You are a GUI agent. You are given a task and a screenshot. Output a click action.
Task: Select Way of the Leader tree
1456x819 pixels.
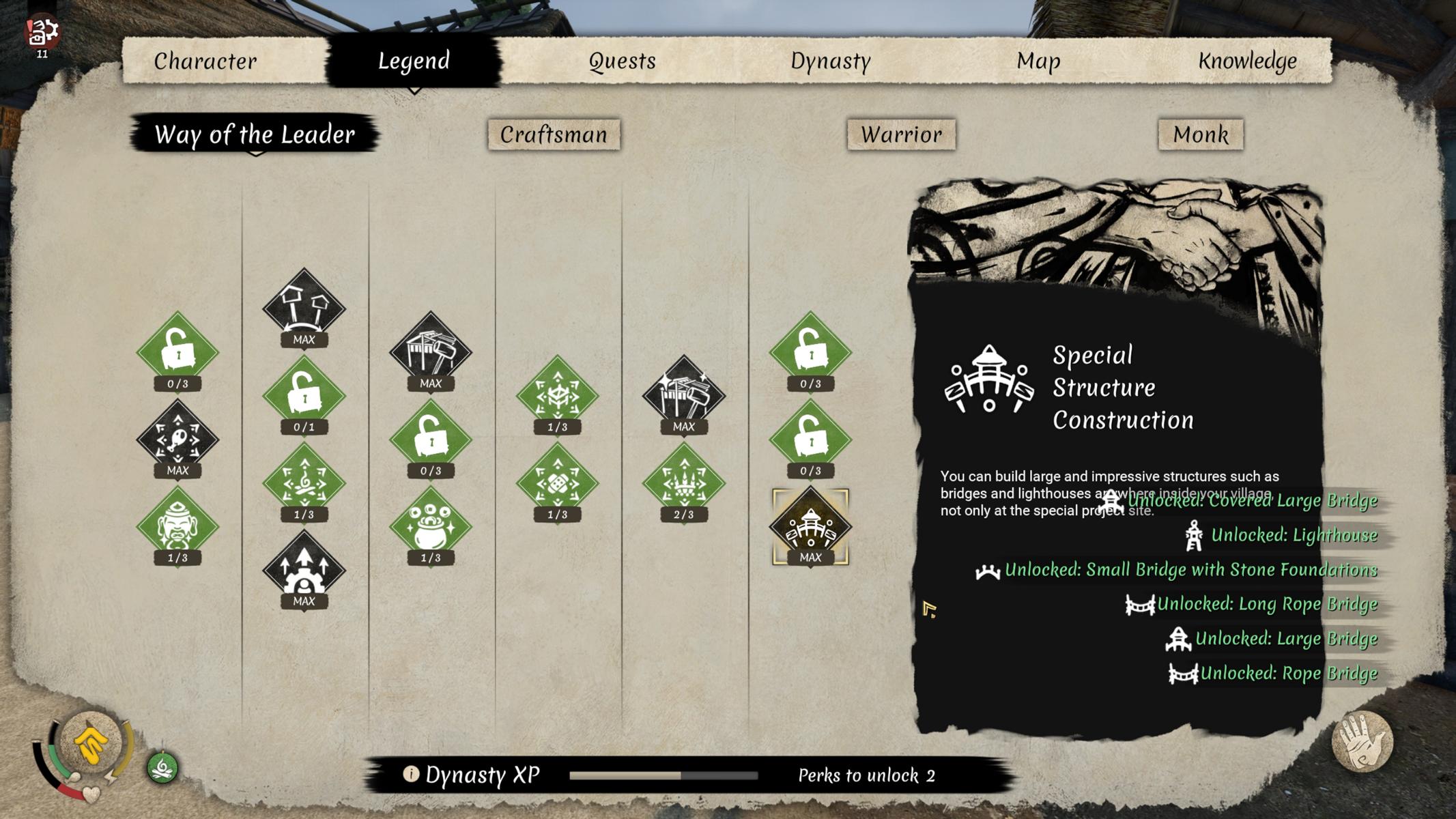click(x=255, y=134)
